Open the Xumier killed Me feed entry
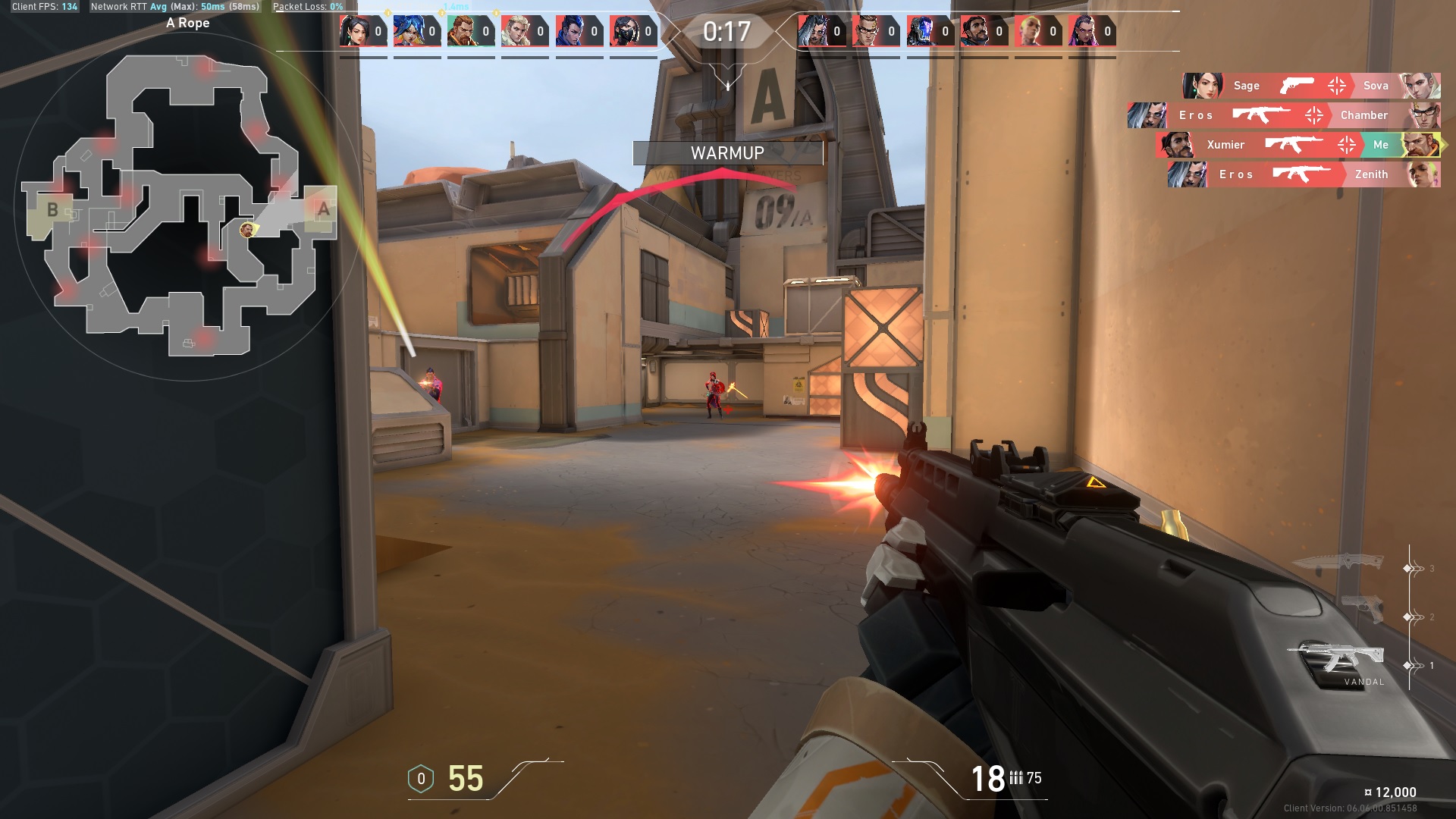 pyautogui.click(x=1297, y=145)
